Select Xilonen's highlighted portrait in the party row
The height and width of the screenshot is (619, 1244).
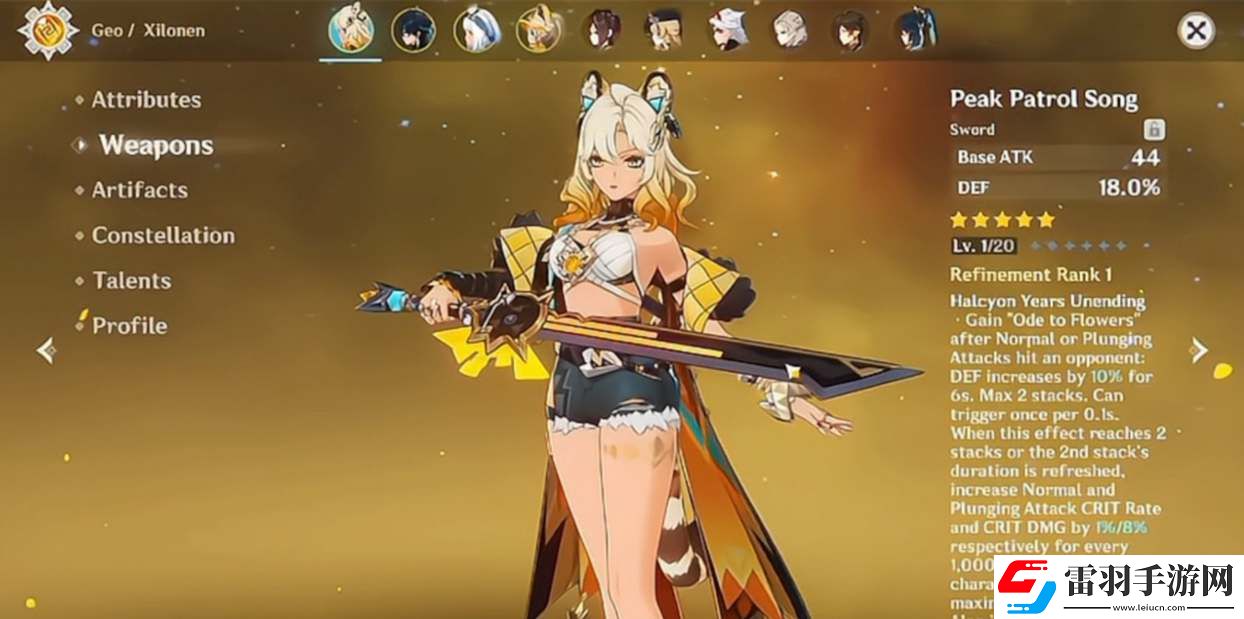(350, 30)
